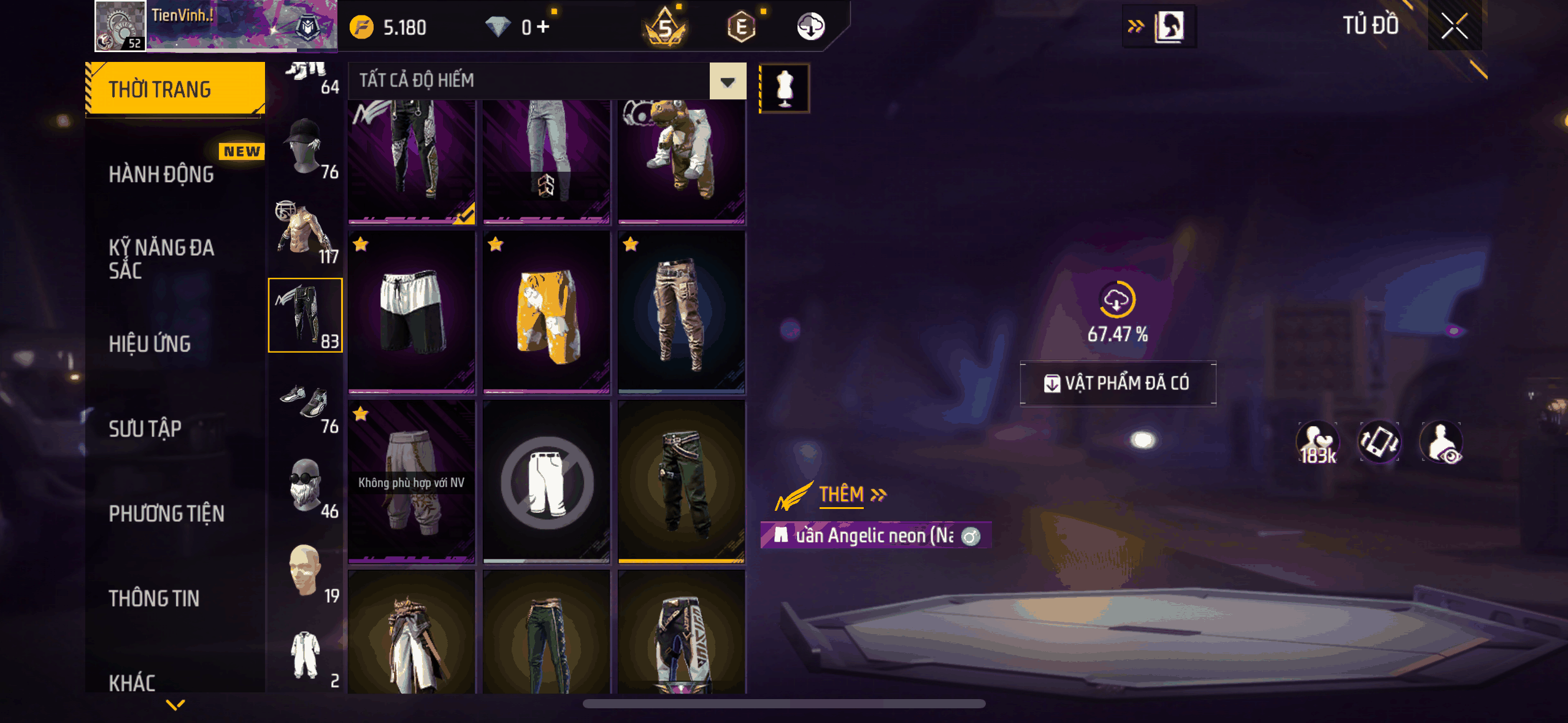The width and height of the screenshot is (1568, 723).
Task: Select the yellow tiger-print shorts
Action: pos(547,312)
